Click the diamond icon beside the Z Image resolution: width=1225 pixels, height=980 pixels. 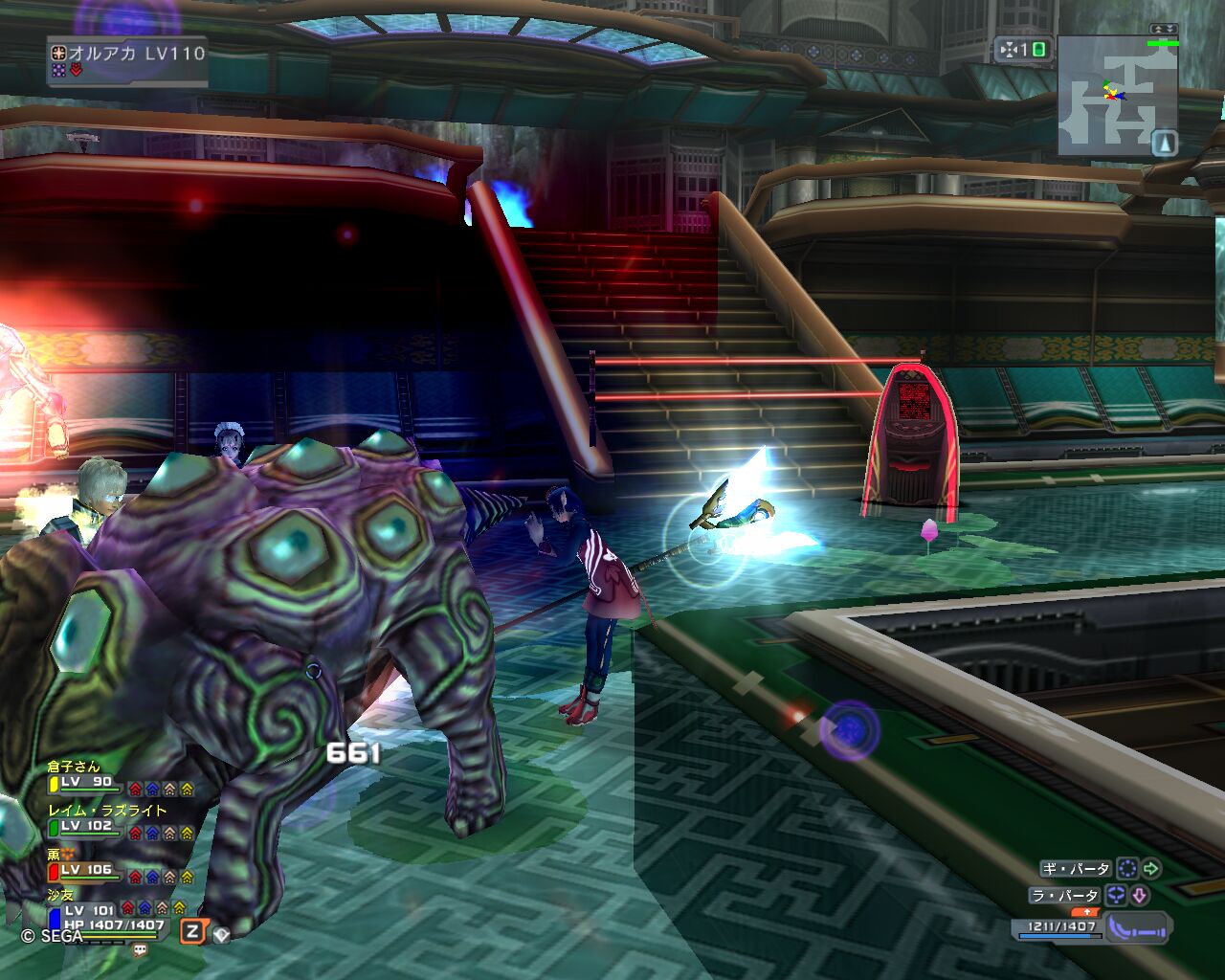[x=221, y=934]
